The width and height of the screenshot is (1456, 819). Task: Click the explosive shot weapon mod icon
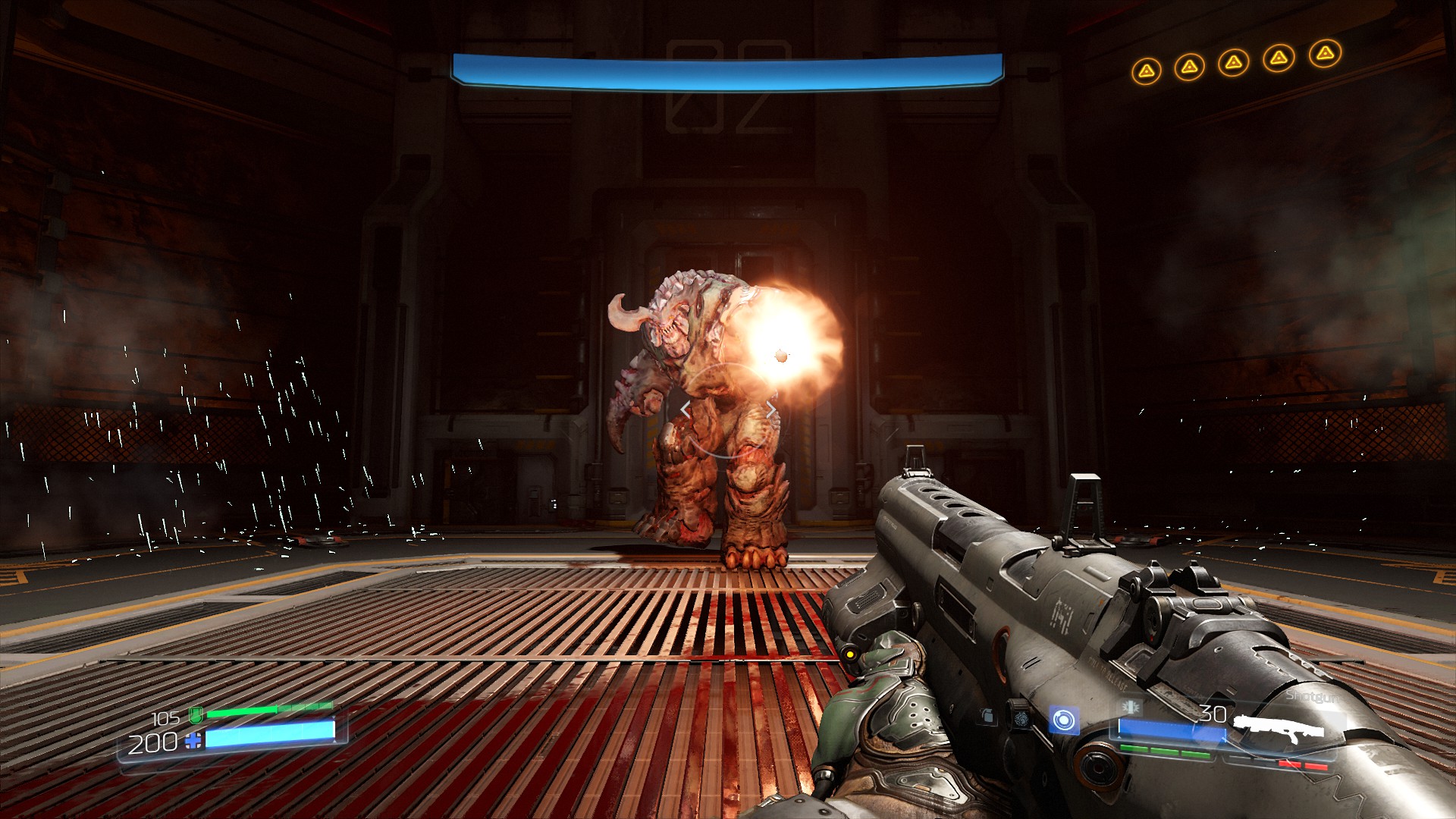1131,707
